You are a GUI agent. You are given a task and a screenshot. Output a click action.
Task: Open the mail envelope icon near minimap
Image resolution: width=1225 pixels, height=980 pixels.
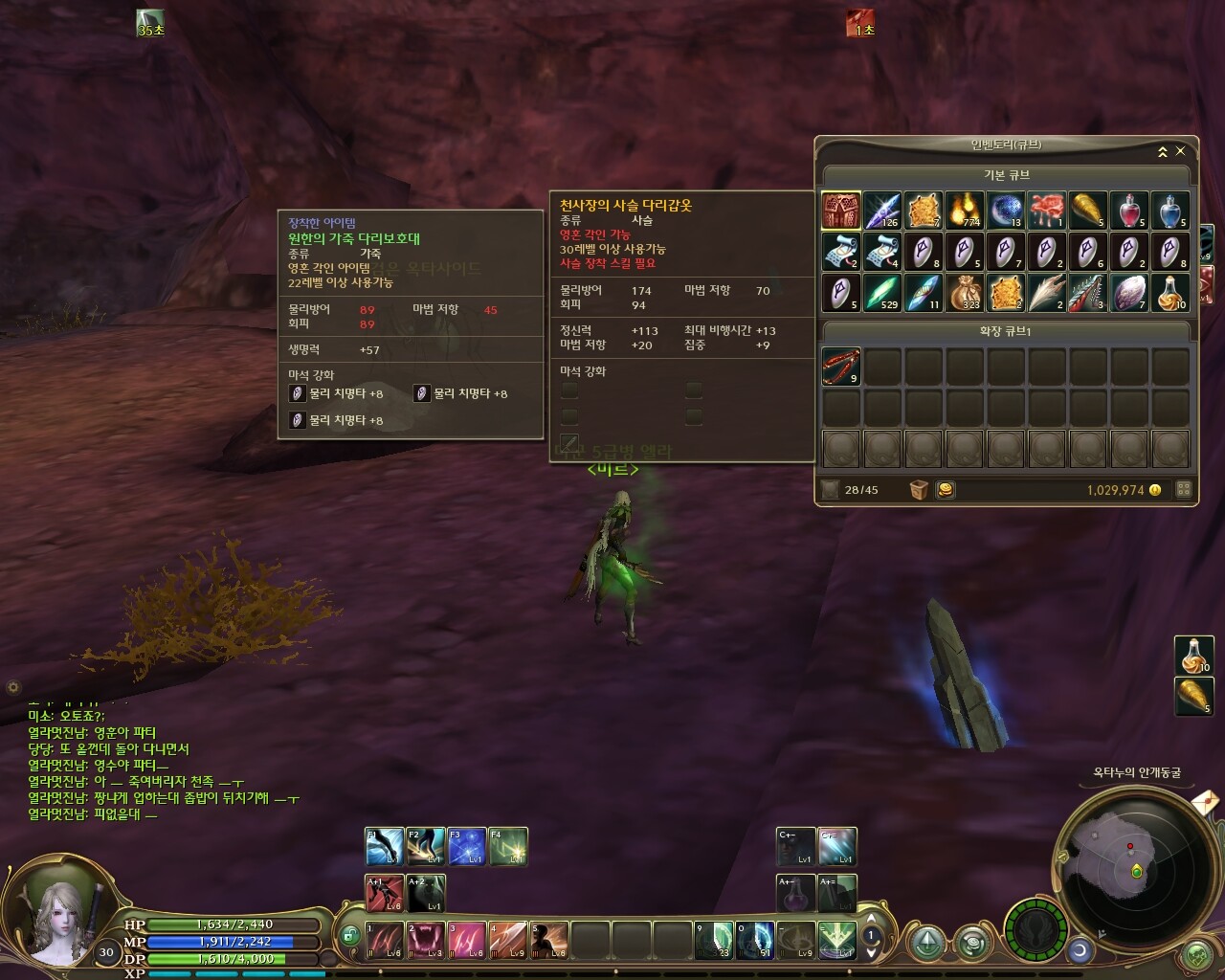[x=1204, y=800]
